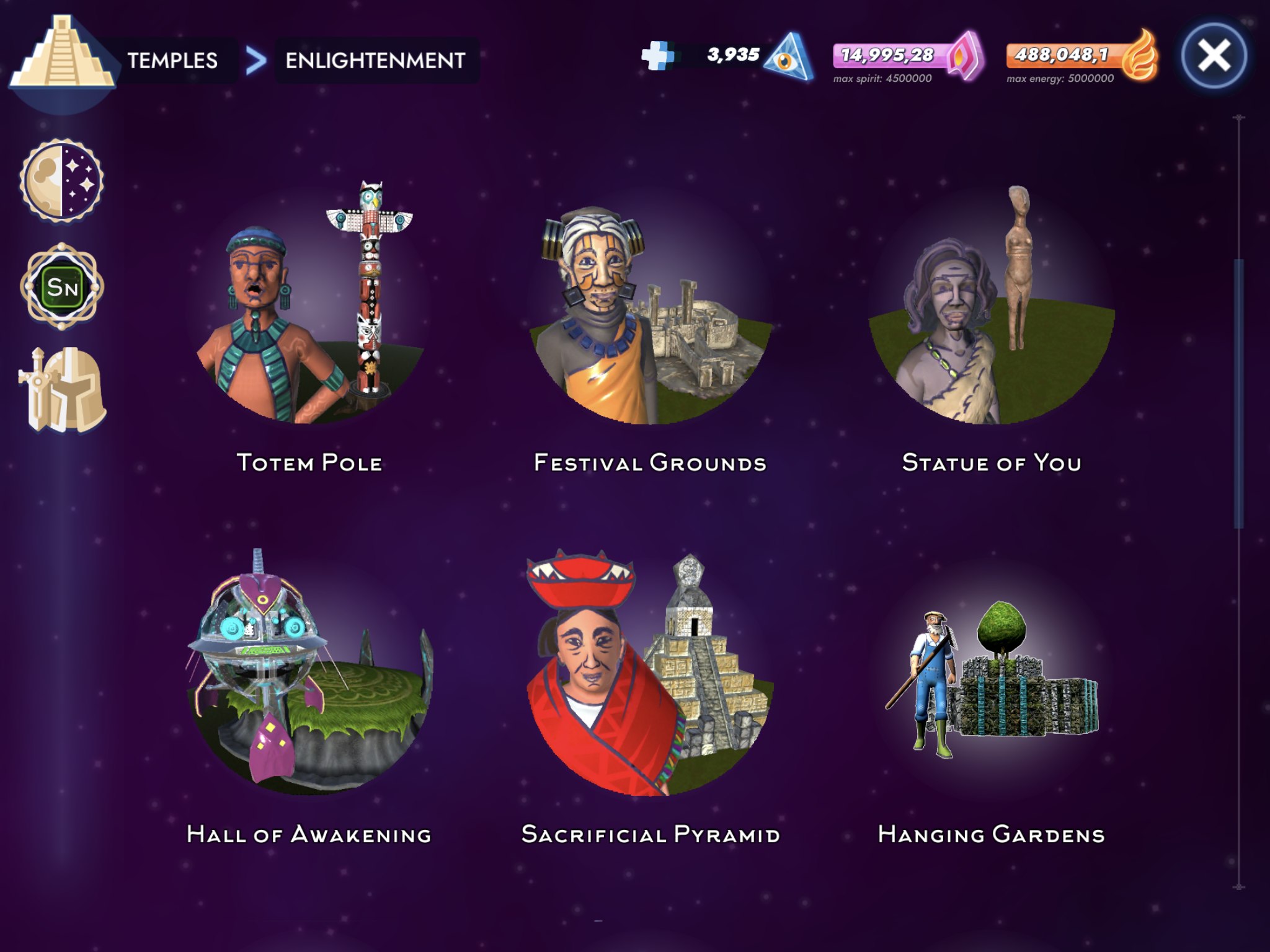Tap the blue plus to add currency
1270x952 pixels.
click(657, 56)
